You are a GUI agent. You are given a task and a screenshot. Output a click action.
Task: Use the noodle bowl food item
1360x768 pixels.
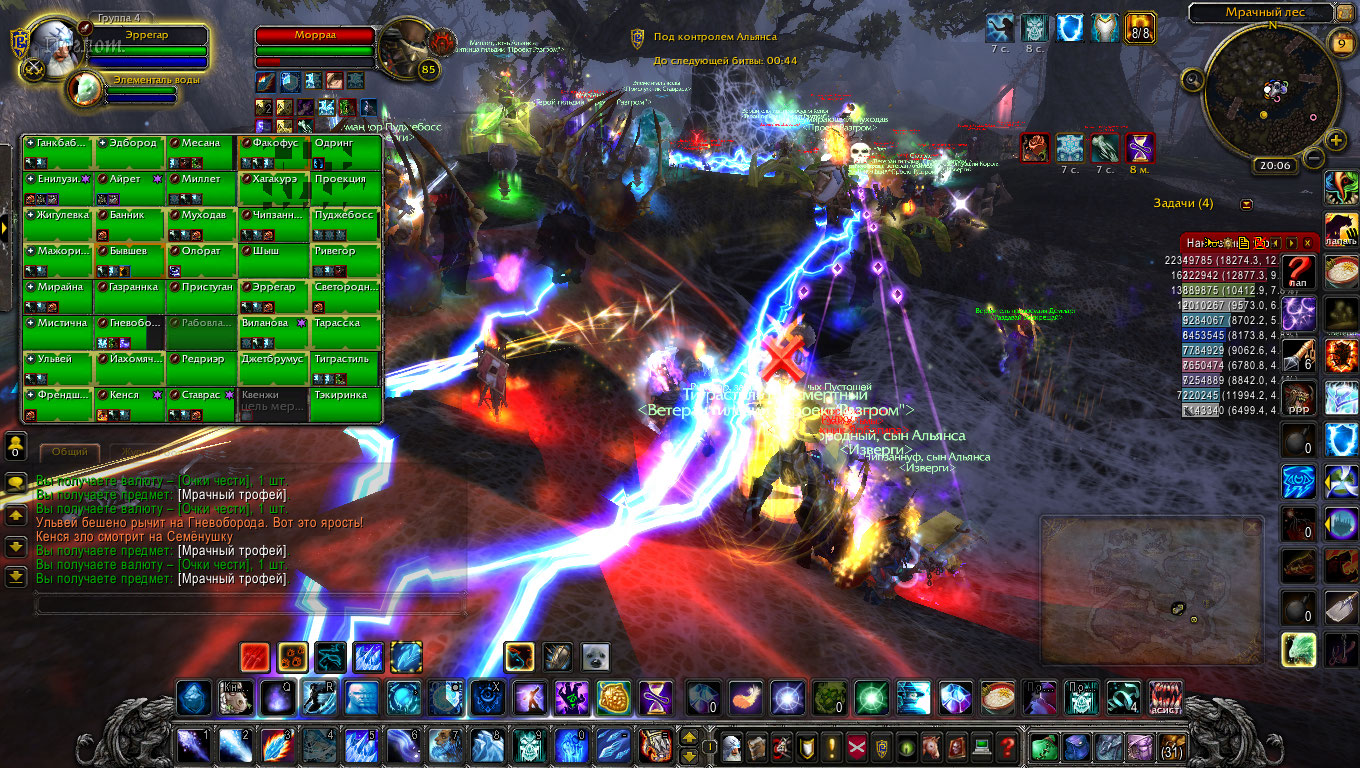coord(999,697)
